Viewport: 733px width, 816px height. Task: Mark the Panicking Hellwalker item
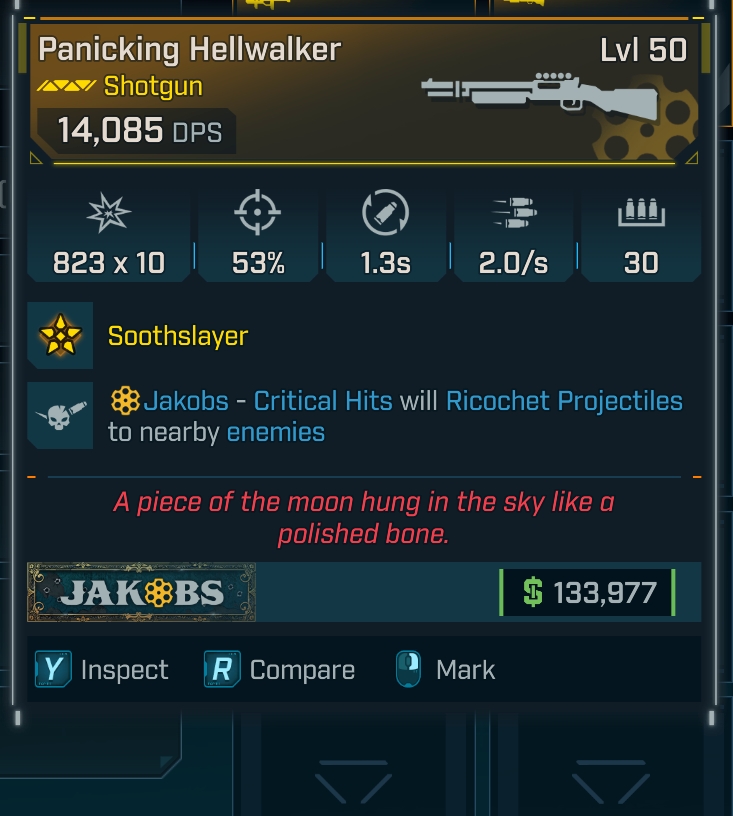[x=446, y=670]
